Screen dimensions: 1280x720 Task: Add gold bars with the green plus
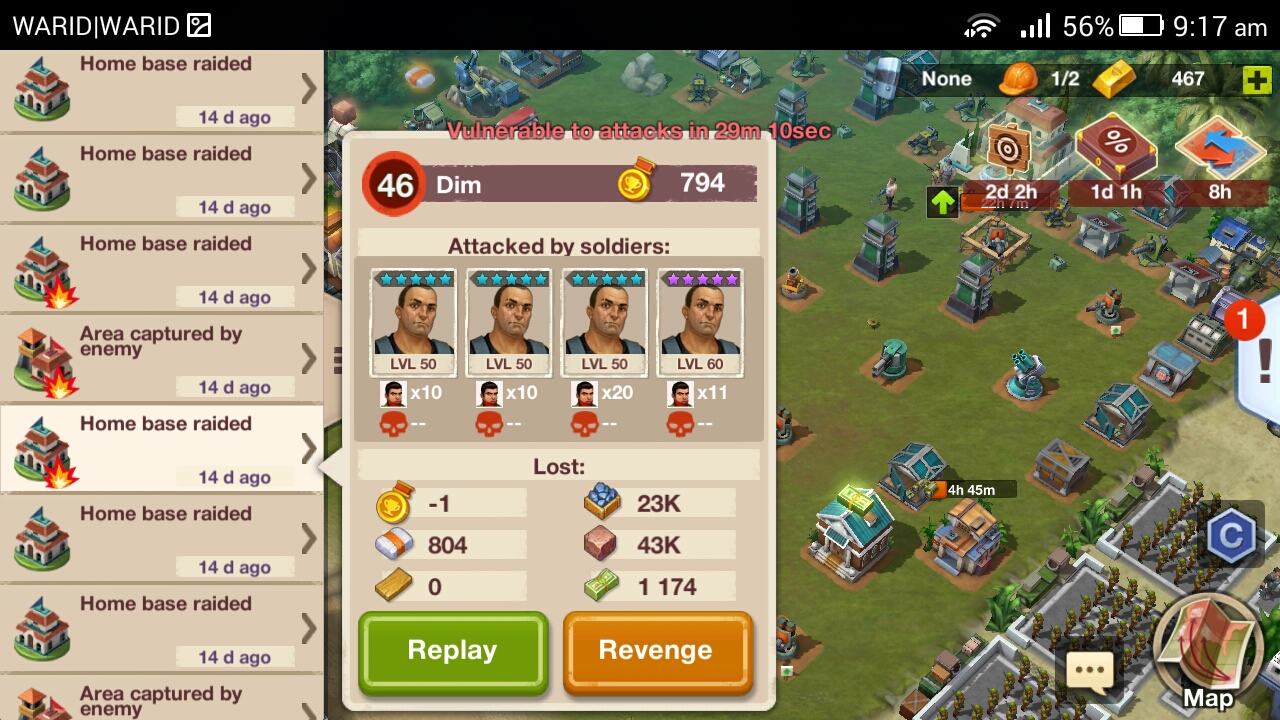click(1256, 80)
